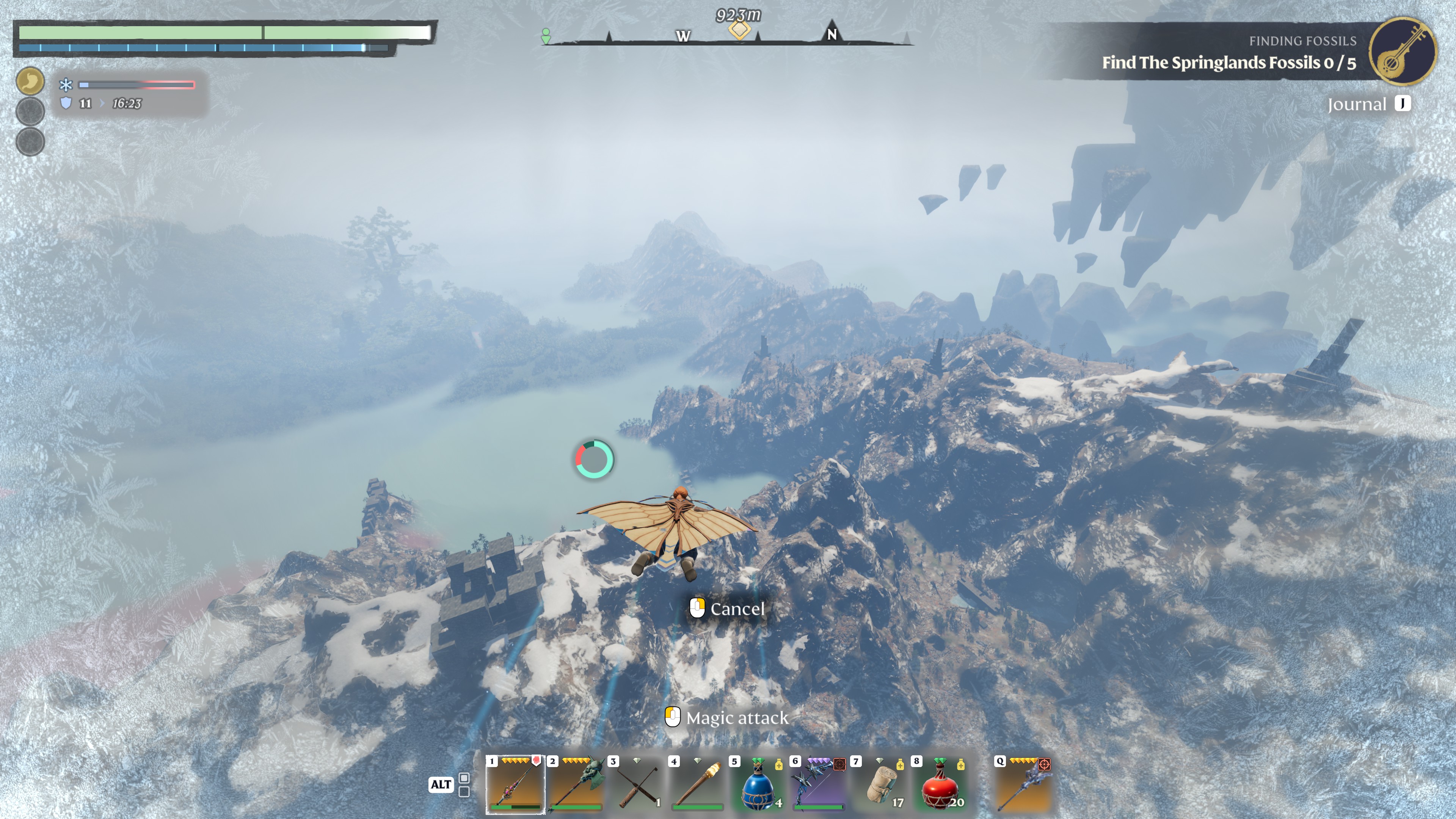
Task: Click the stomach food buff icon
Action: [x=30, y=81]
